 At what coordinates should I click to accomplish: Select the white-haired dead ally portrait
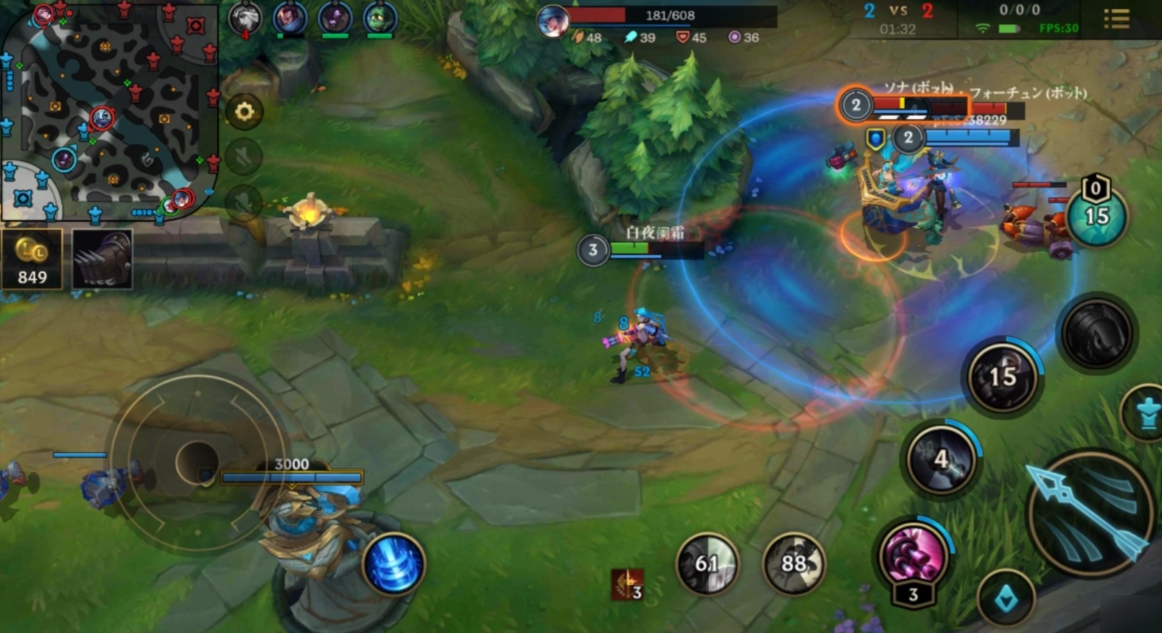coord(245,17)
